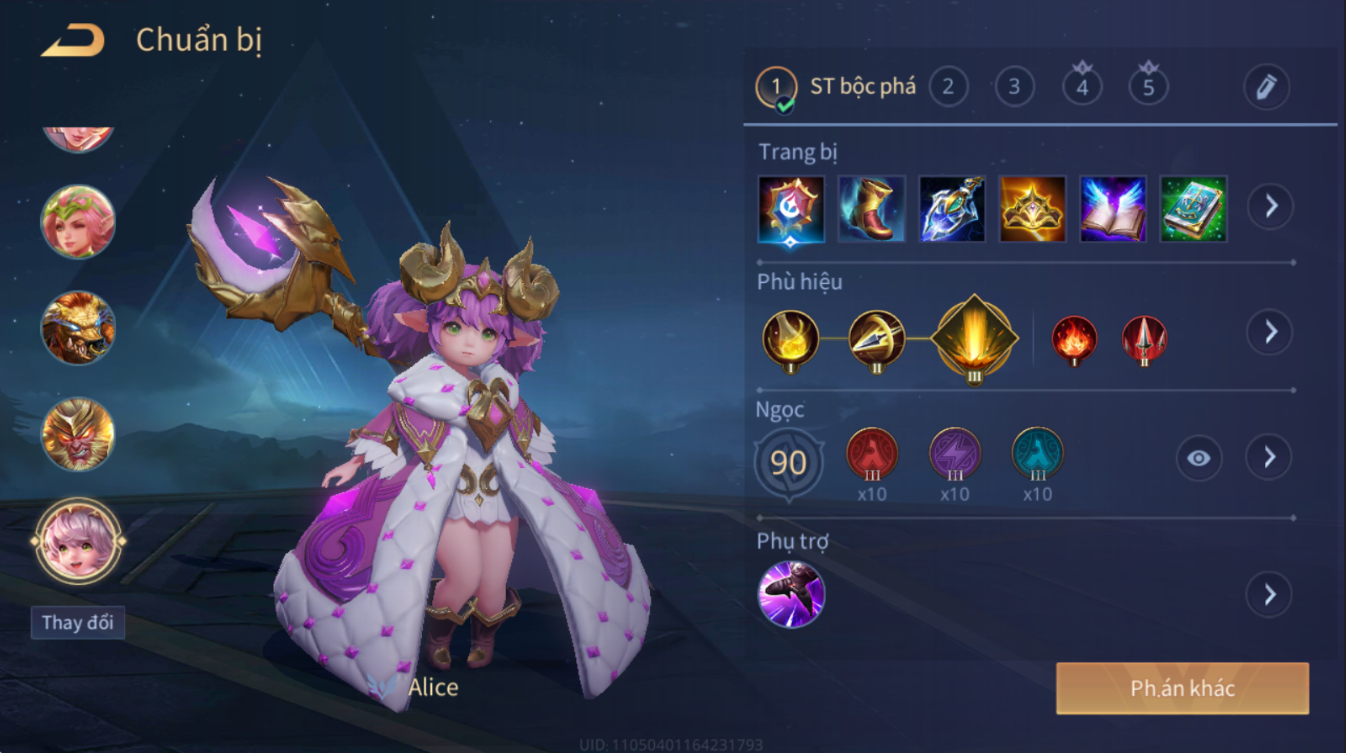
Task: Toggle the Ngọc eye visibility button
Action: tap(1198, 458)
